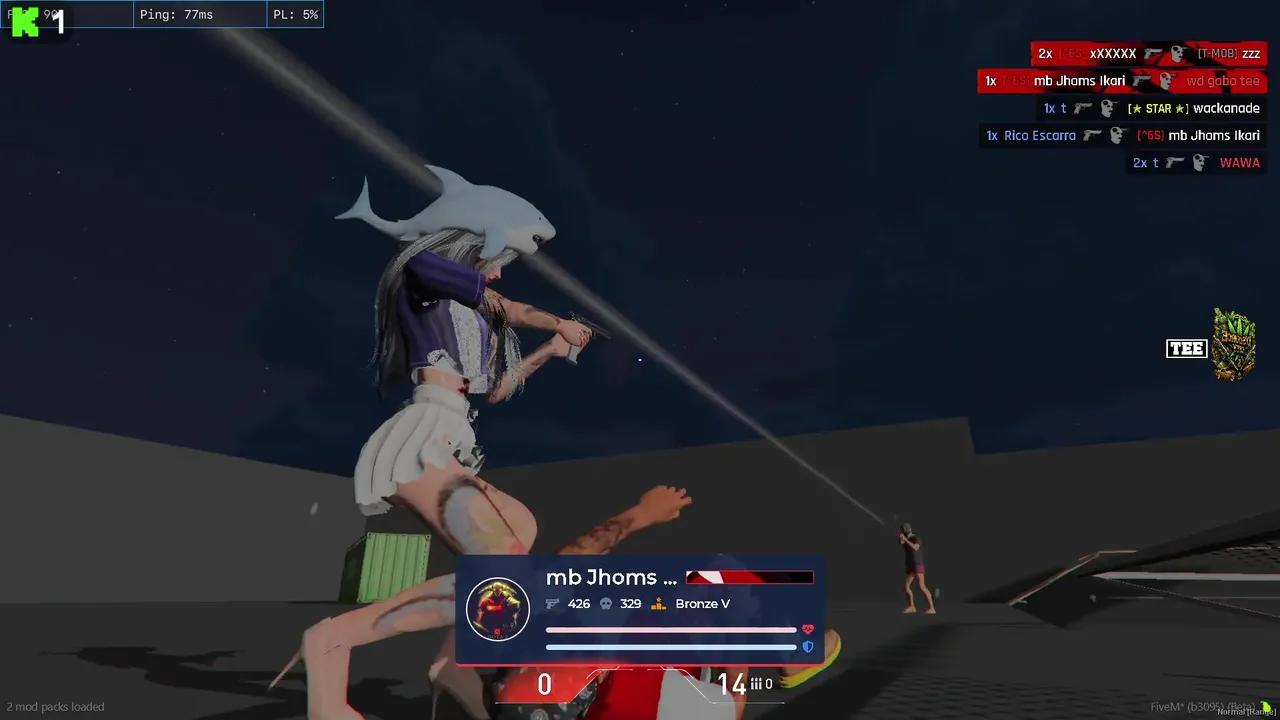Expand the truncated mb Jhoms player name

point(611,577)
